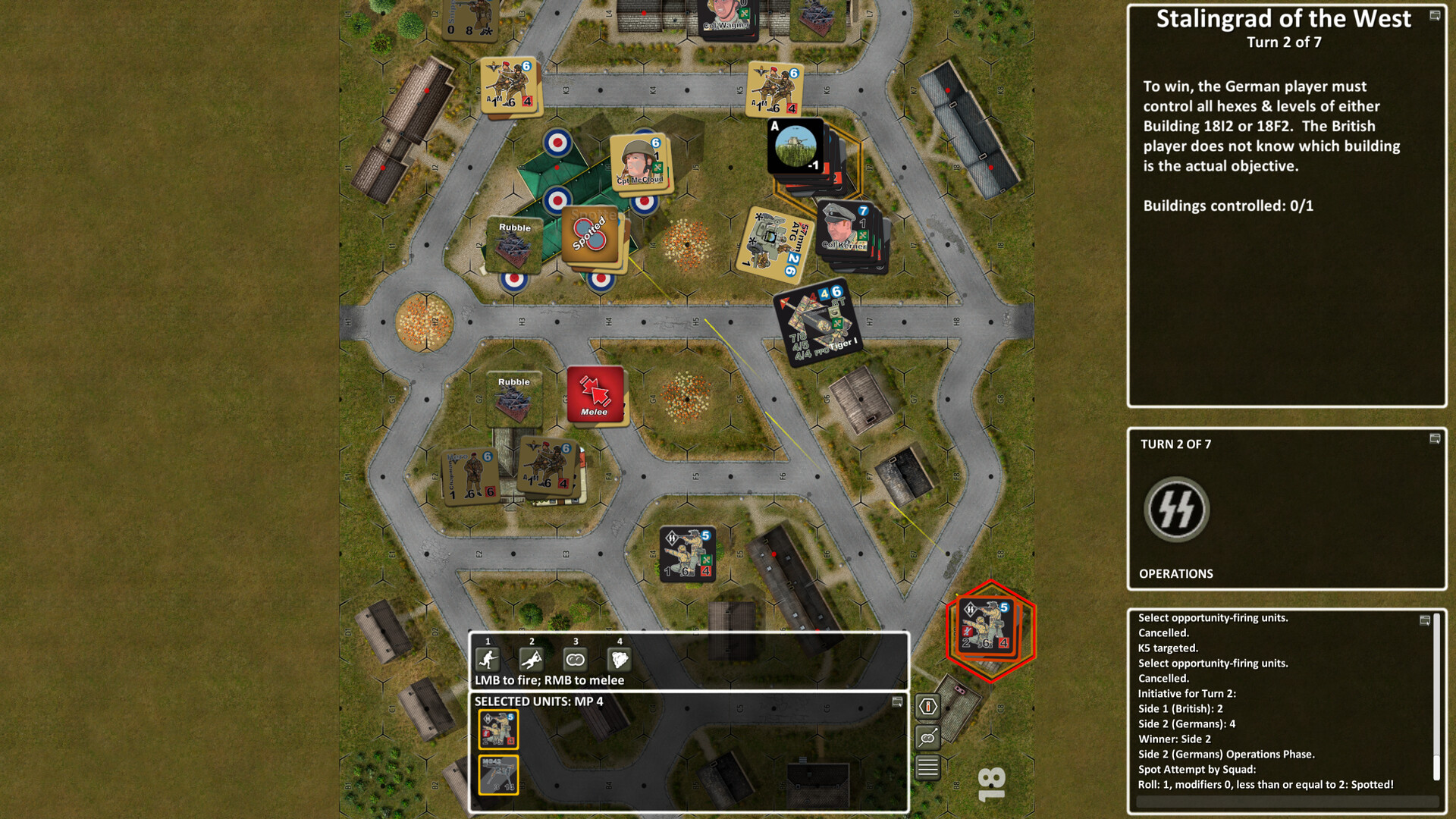Image resolution: width=1456 pixels, height=819 pixels.
Task: Toggle the message log panel note icon
Action: pos(1423,620)
